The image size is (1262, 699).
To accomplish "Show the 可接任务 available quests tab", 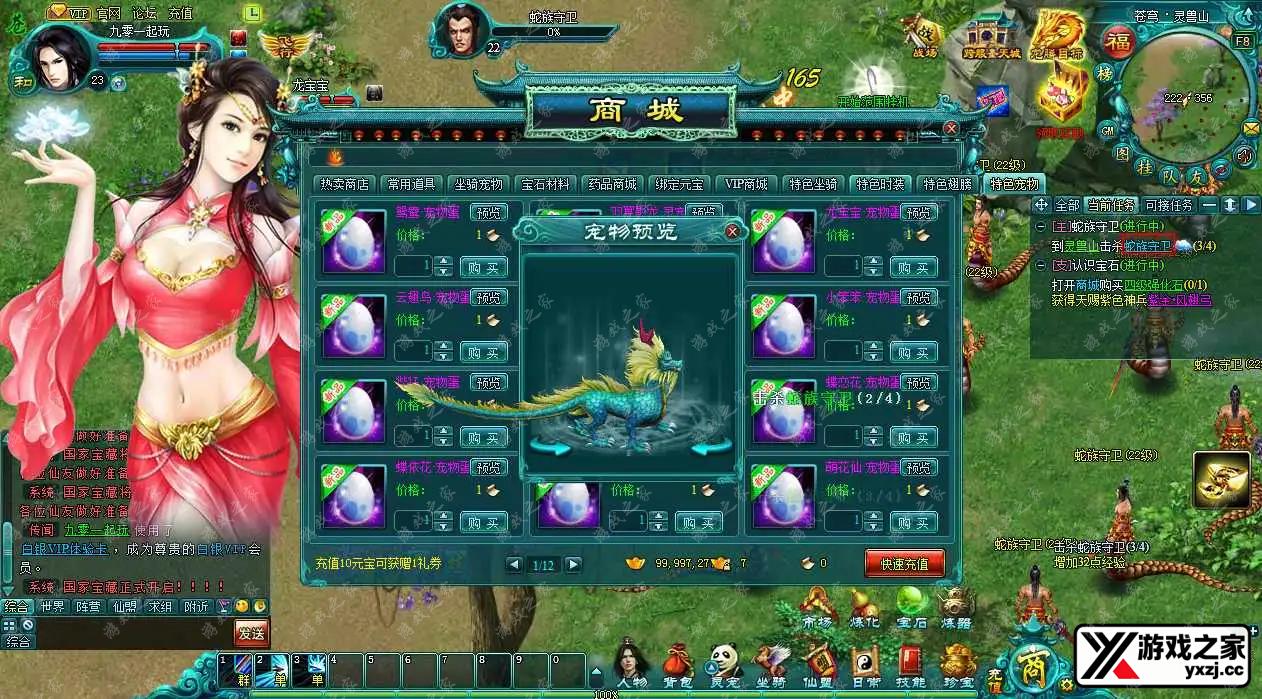I will 1169,205.
